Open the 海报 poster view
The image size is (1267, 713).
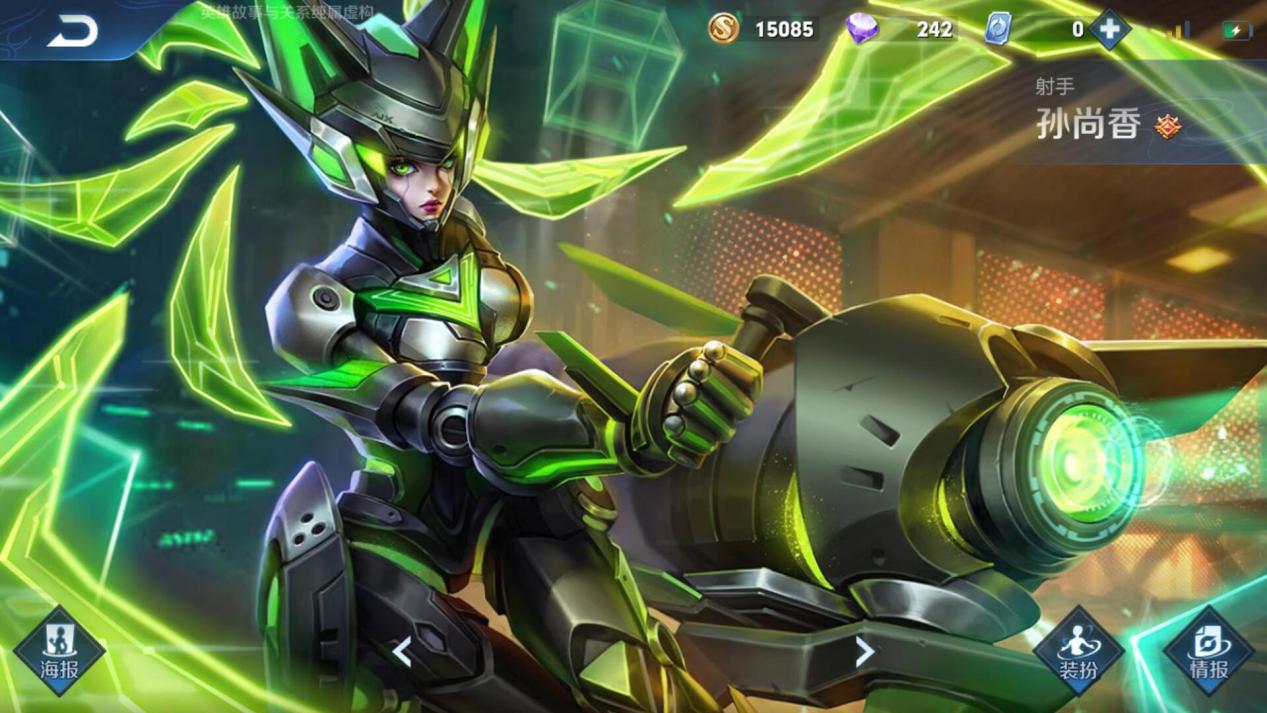click(x=59, y=651)
